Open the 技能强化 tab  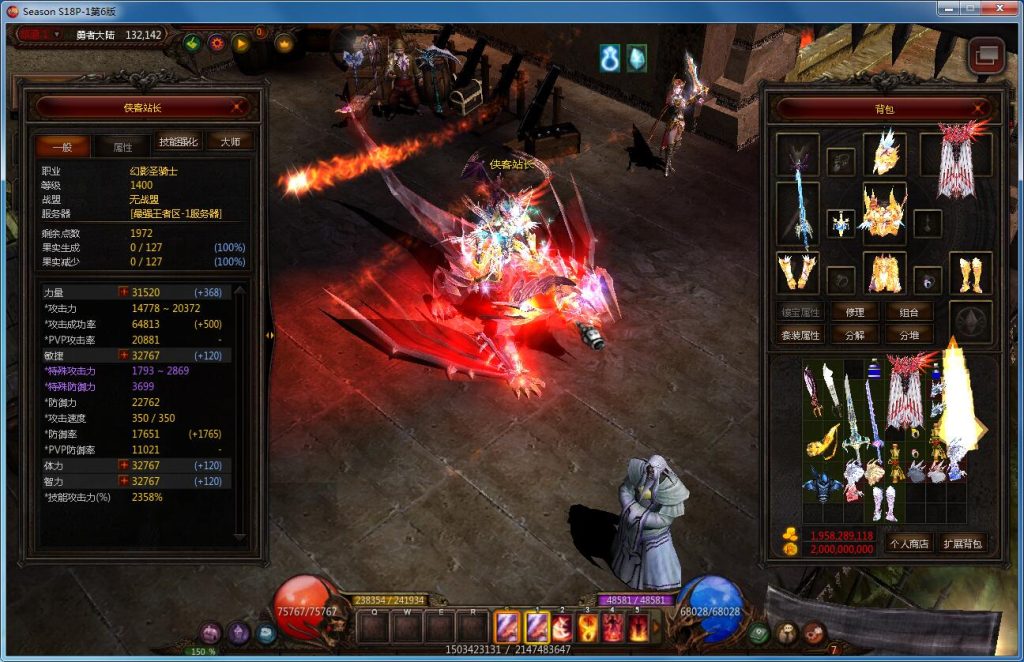pyautogui.click(x=179, y=143)
